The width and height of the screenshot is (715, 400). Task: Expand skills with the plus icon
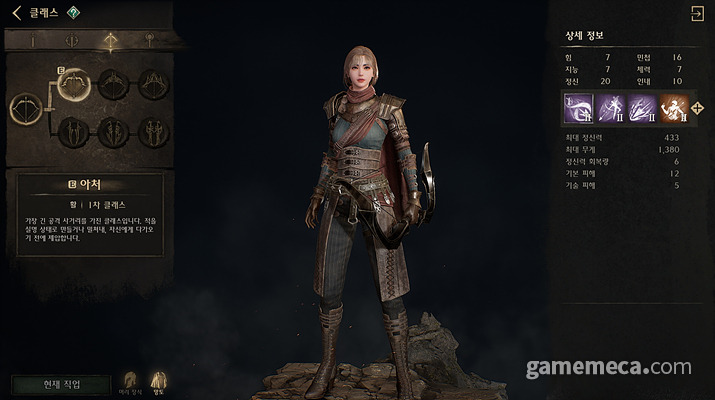pyautogui.click(x=698, y=108)
